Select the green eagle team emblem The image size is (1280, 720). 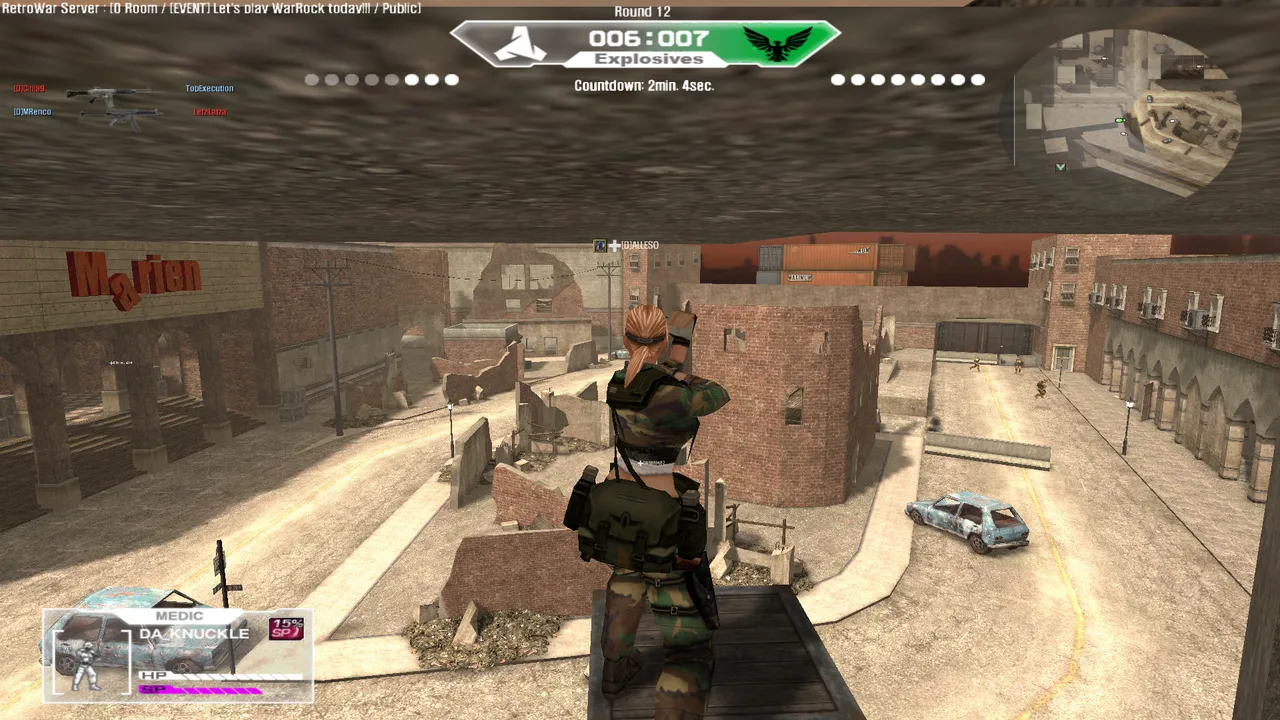click(x=777, y=44)
